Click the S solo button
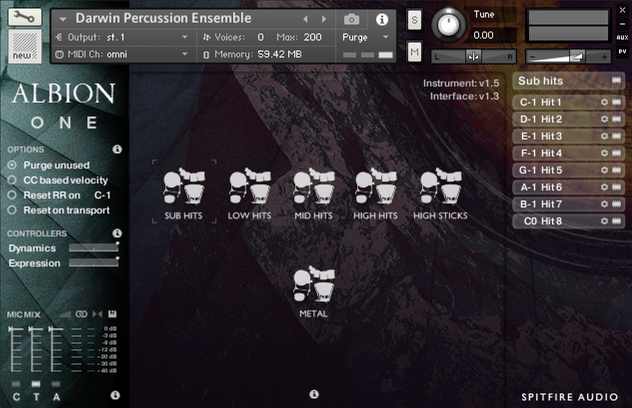Image resolution: width=632 pixels, height=408 pixels. point(414,22)
